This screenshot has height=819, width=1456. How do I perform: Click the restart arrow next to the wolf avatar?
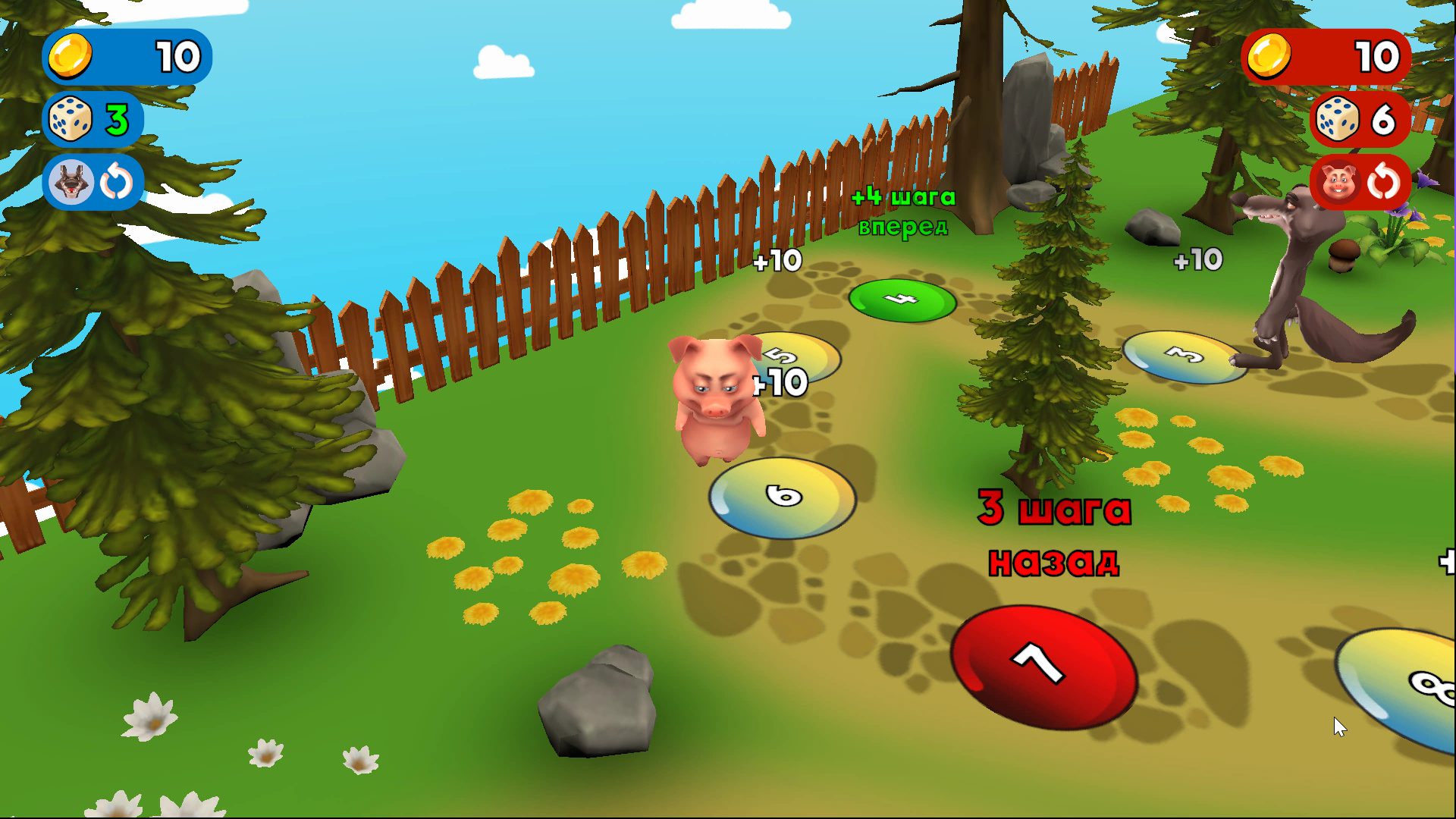(x=114, y=182)
